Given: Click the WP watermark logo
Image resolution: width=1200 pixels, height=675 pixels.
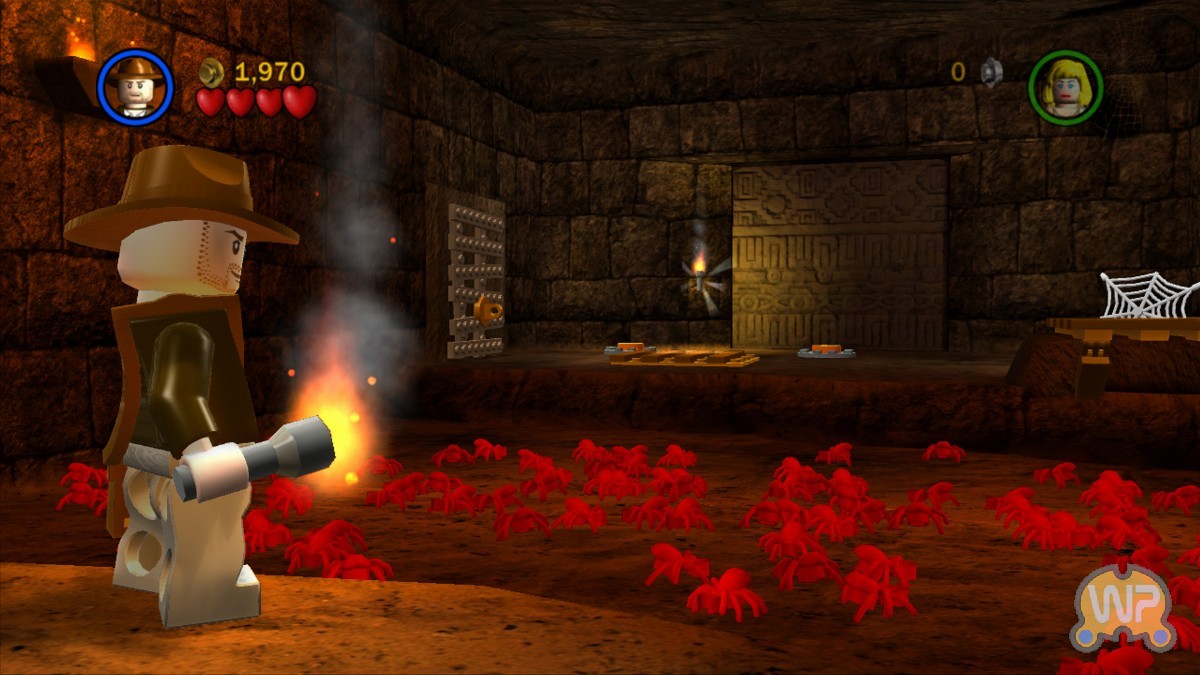Looking at the screenshot, I should pyautogui.click(x=1122, y=606).
